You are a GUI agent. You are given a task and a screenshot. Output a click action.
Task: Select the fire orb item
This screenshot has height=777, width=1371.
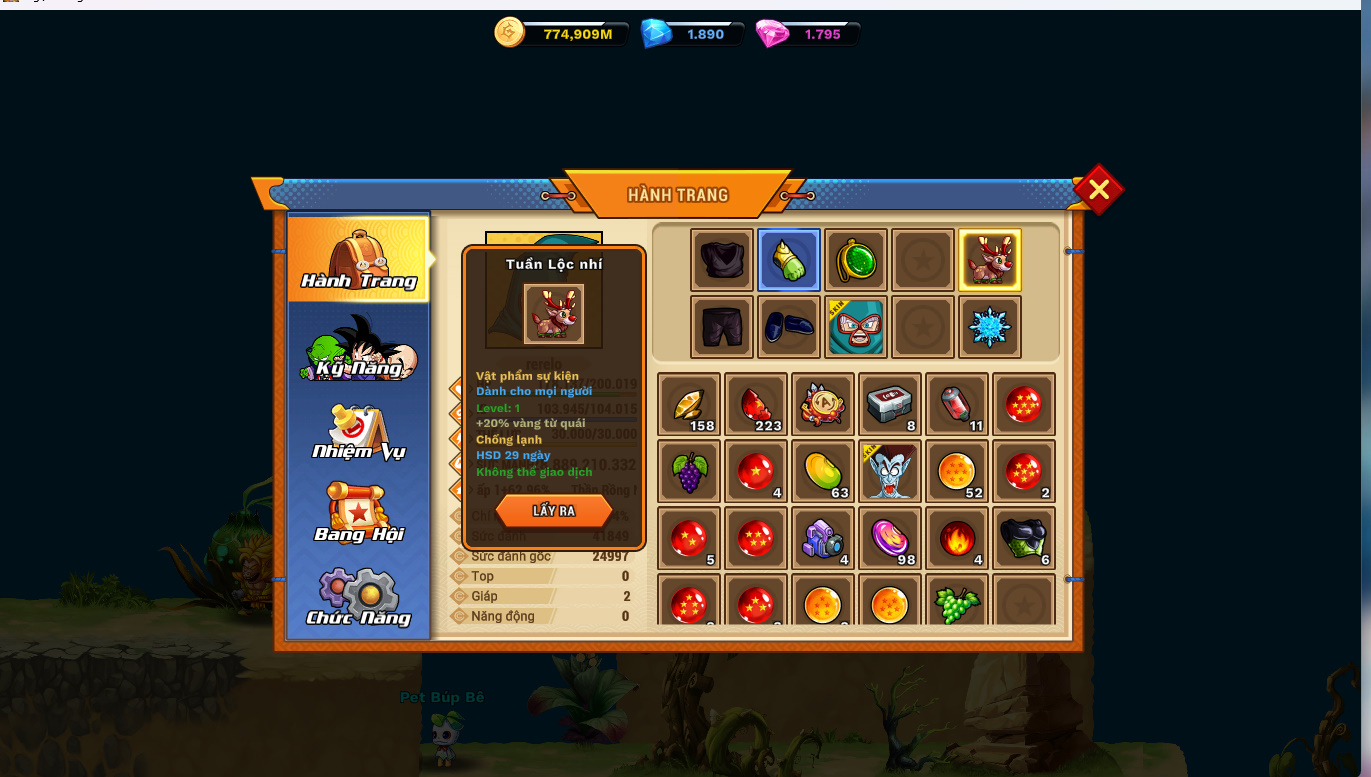tap(957, 538)
